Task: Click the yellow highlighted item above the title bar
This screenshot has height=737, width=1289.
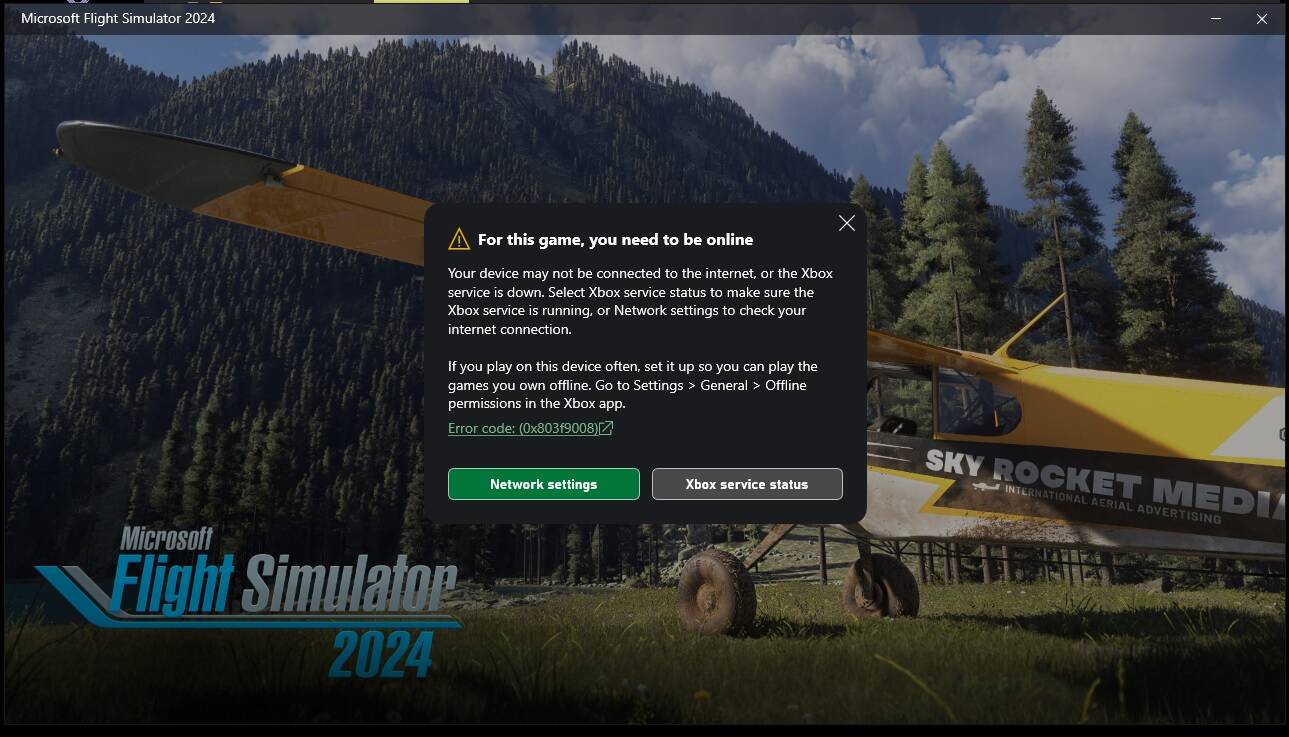Action: pyautogui.click(x=421, y=3)
